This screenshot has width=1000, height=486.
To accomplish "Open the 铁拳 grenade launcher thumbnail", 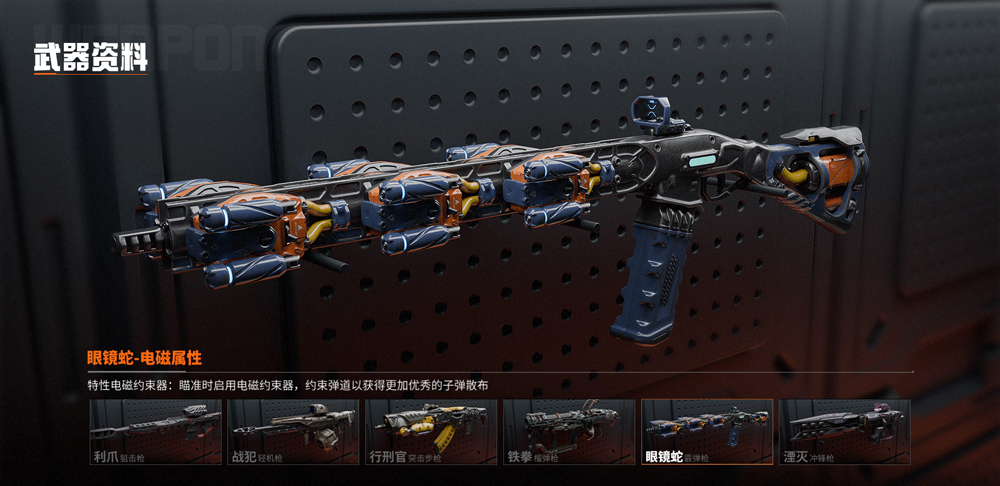I will (x=569, y=432).
